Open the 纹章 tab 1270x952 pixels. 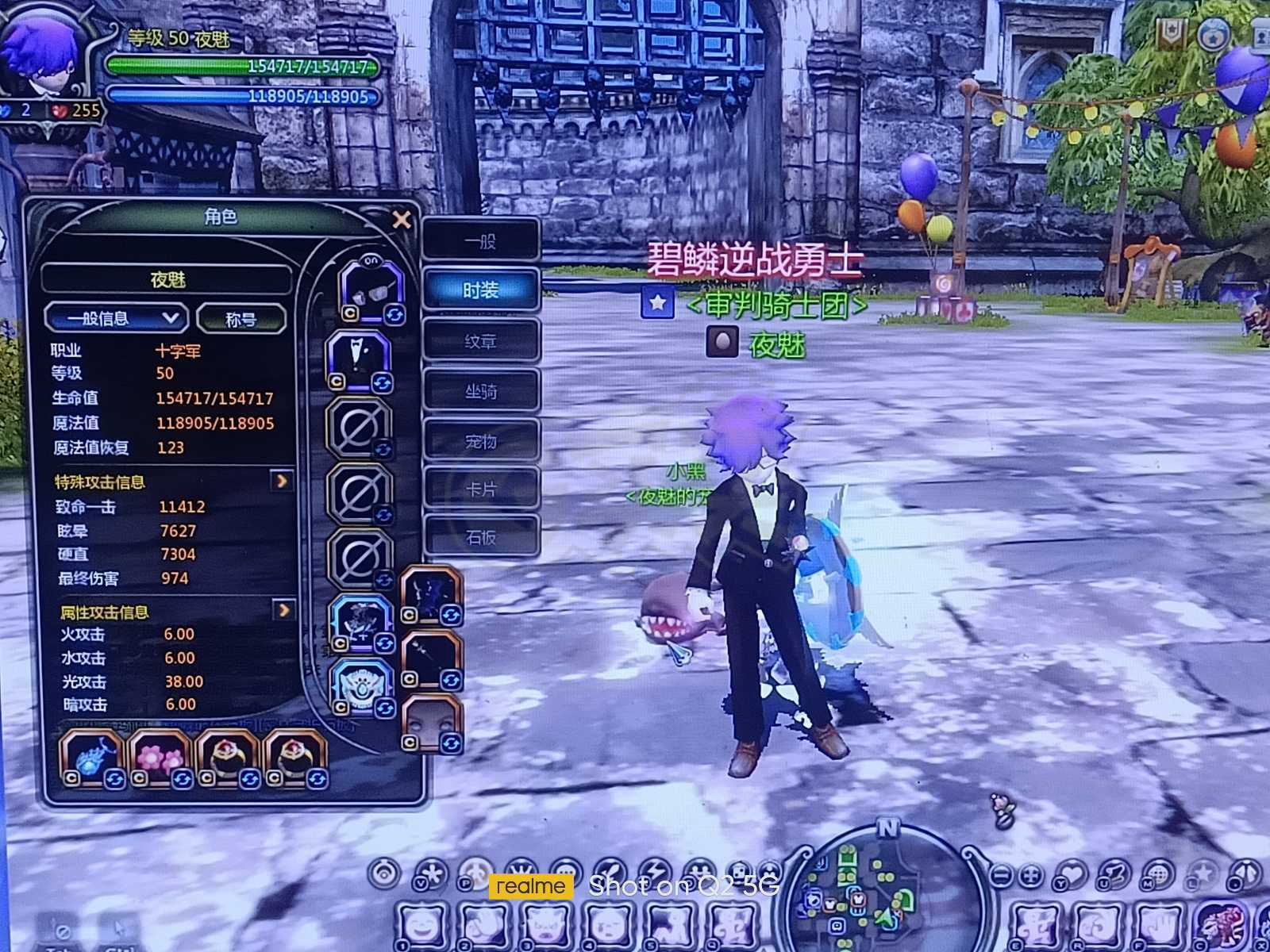[481, 341]
